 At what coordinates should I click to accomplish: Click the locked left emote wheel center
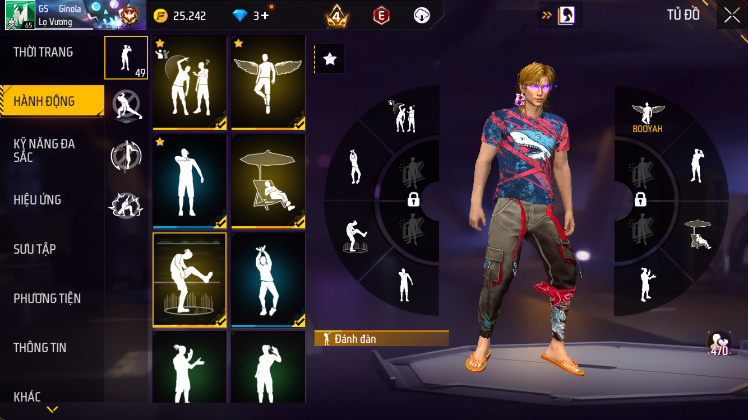coord(412,200)
